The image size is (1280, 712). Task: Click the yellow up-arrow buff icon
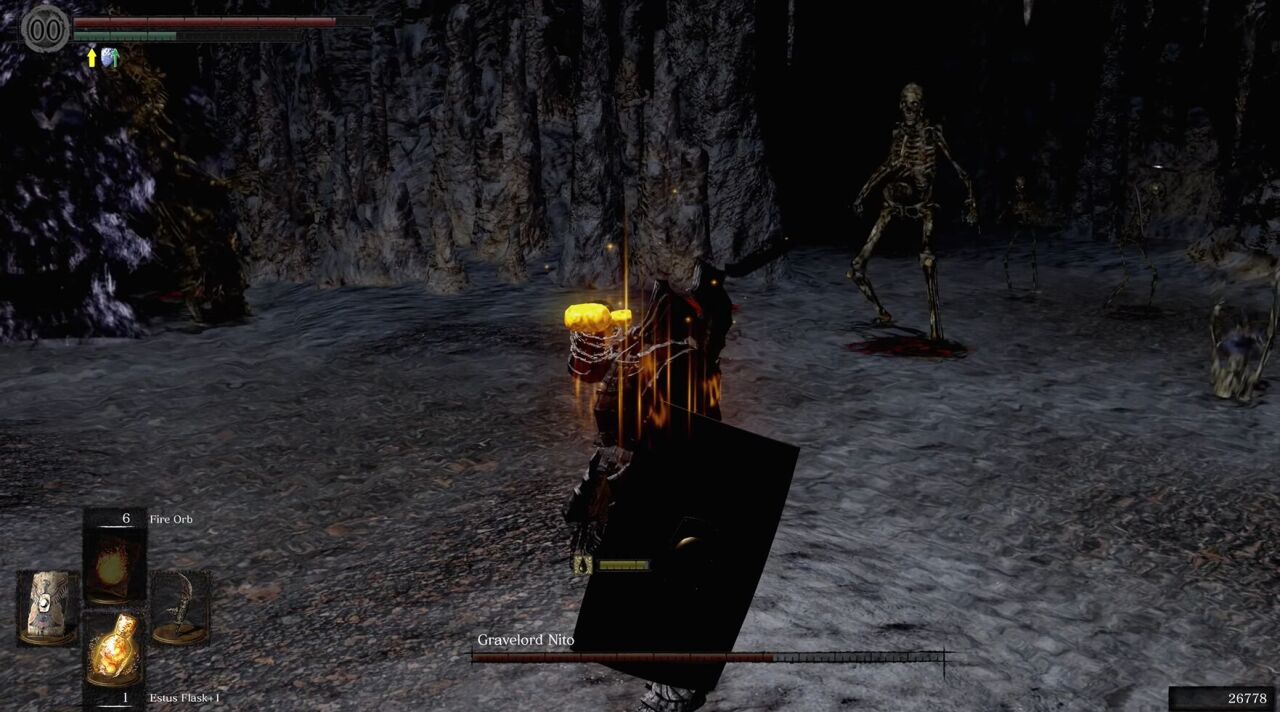point(92,58)
